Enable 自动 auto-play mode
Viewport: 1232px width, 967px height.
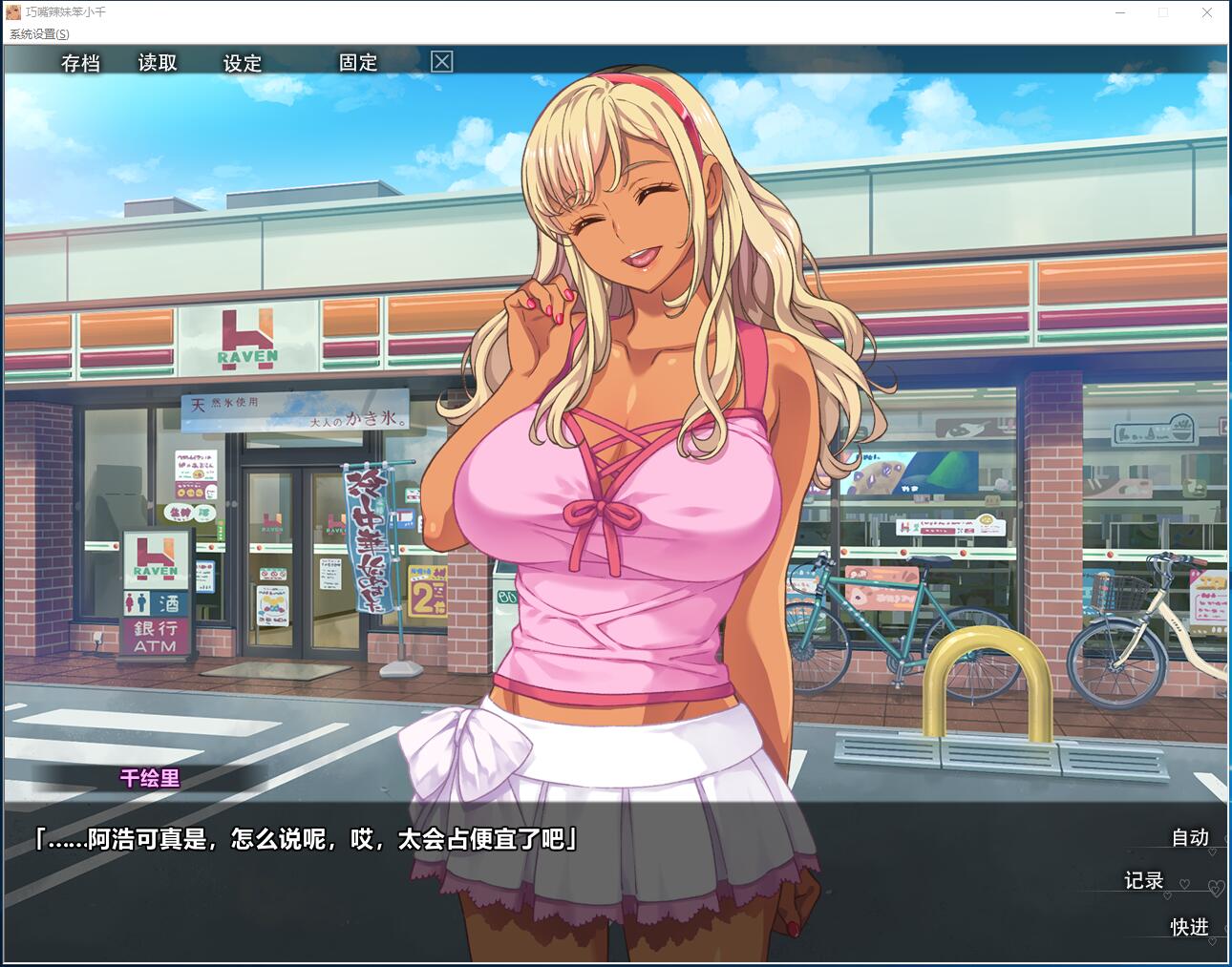point(1190,837)
